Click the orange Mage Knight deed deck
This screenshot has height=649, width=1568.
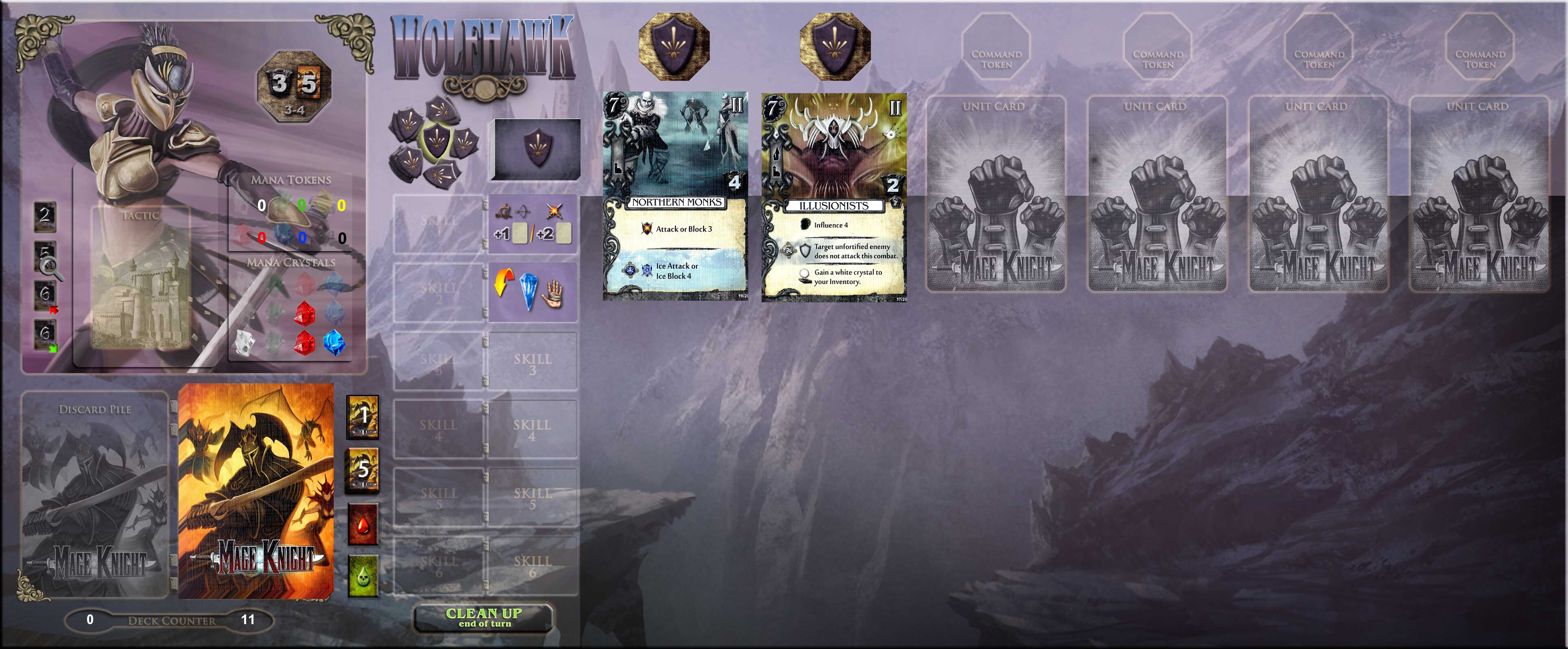(256, 491)
